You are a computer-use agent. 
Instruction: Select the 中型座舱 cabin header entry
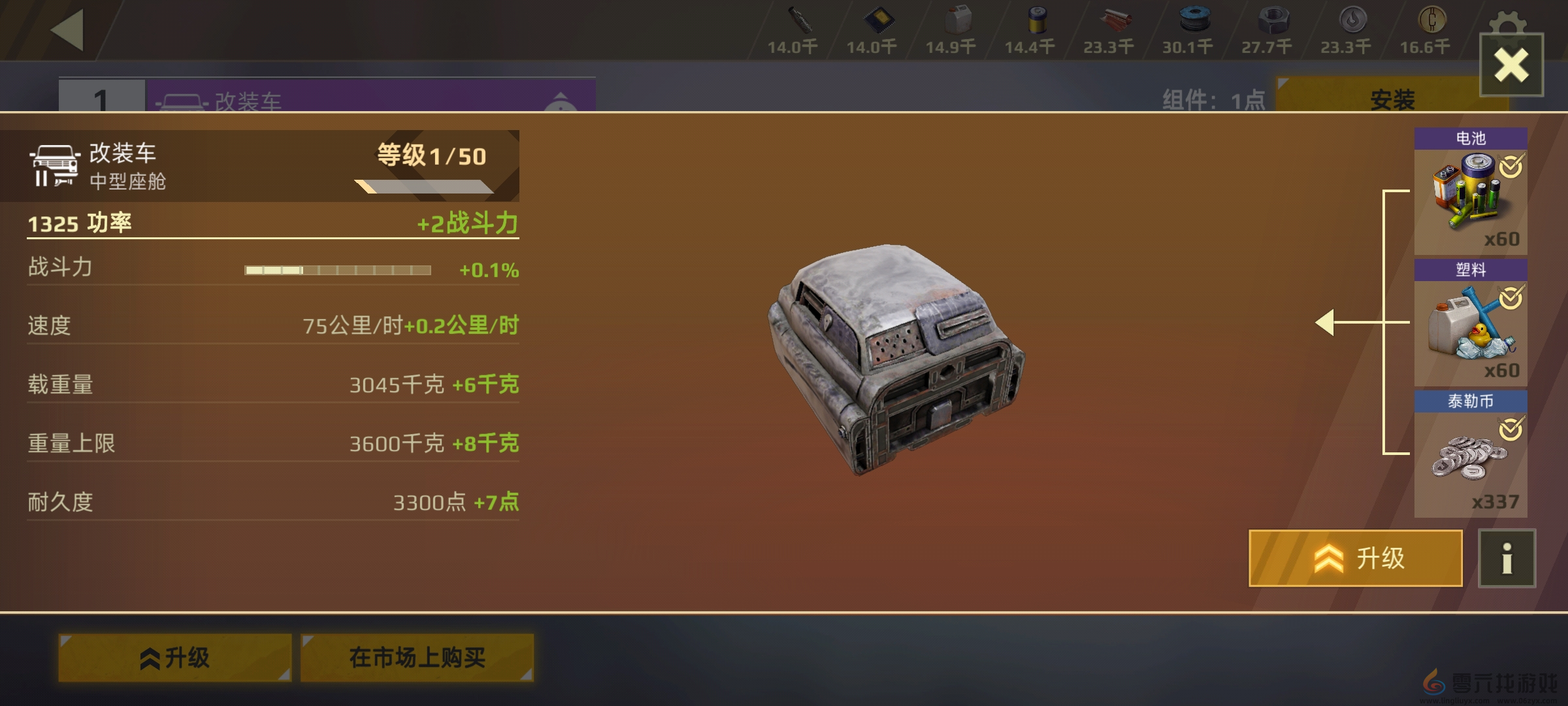(x=131, y=165)
